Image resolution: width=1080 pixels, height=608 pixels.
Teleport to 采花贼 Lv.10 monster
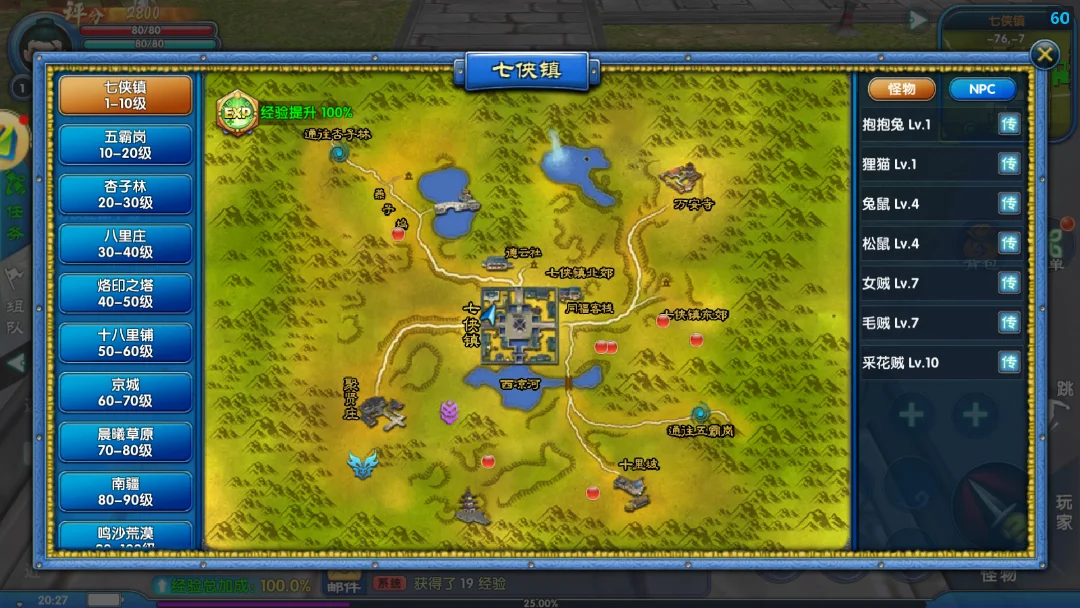click(x=1009, y=362)
